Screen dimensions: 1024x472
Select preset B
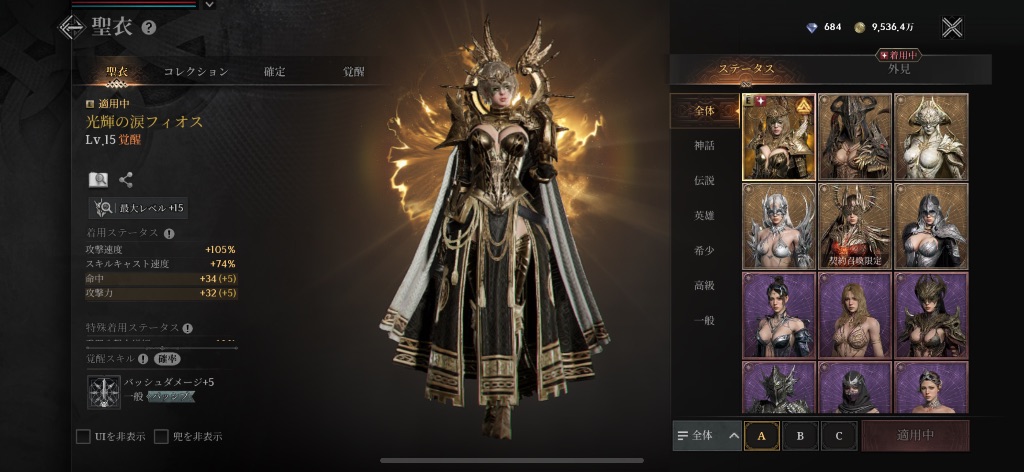click(x=800, y=436)
